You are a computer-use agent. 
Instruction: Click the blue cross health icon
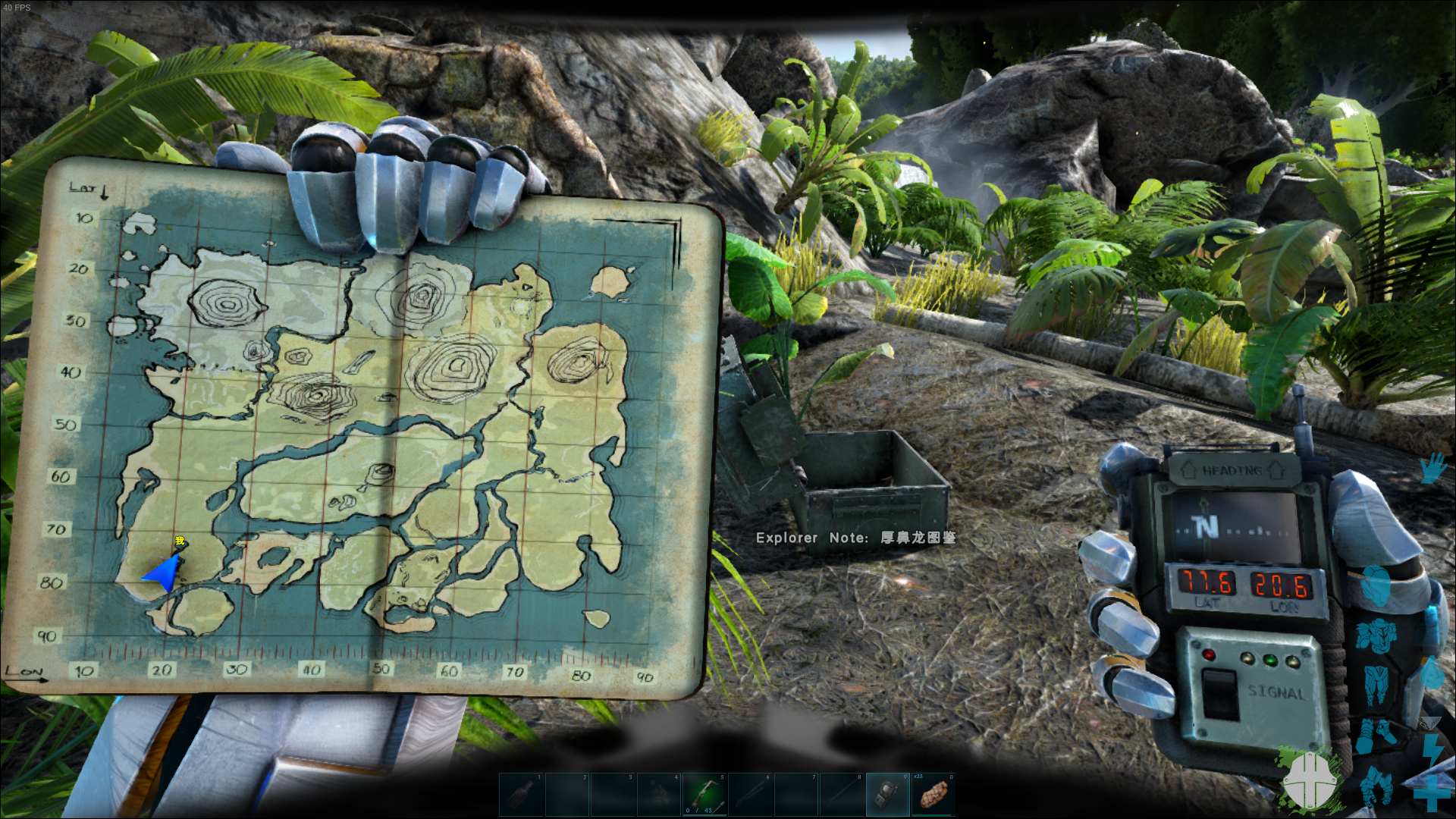(x=1431, y=793)
